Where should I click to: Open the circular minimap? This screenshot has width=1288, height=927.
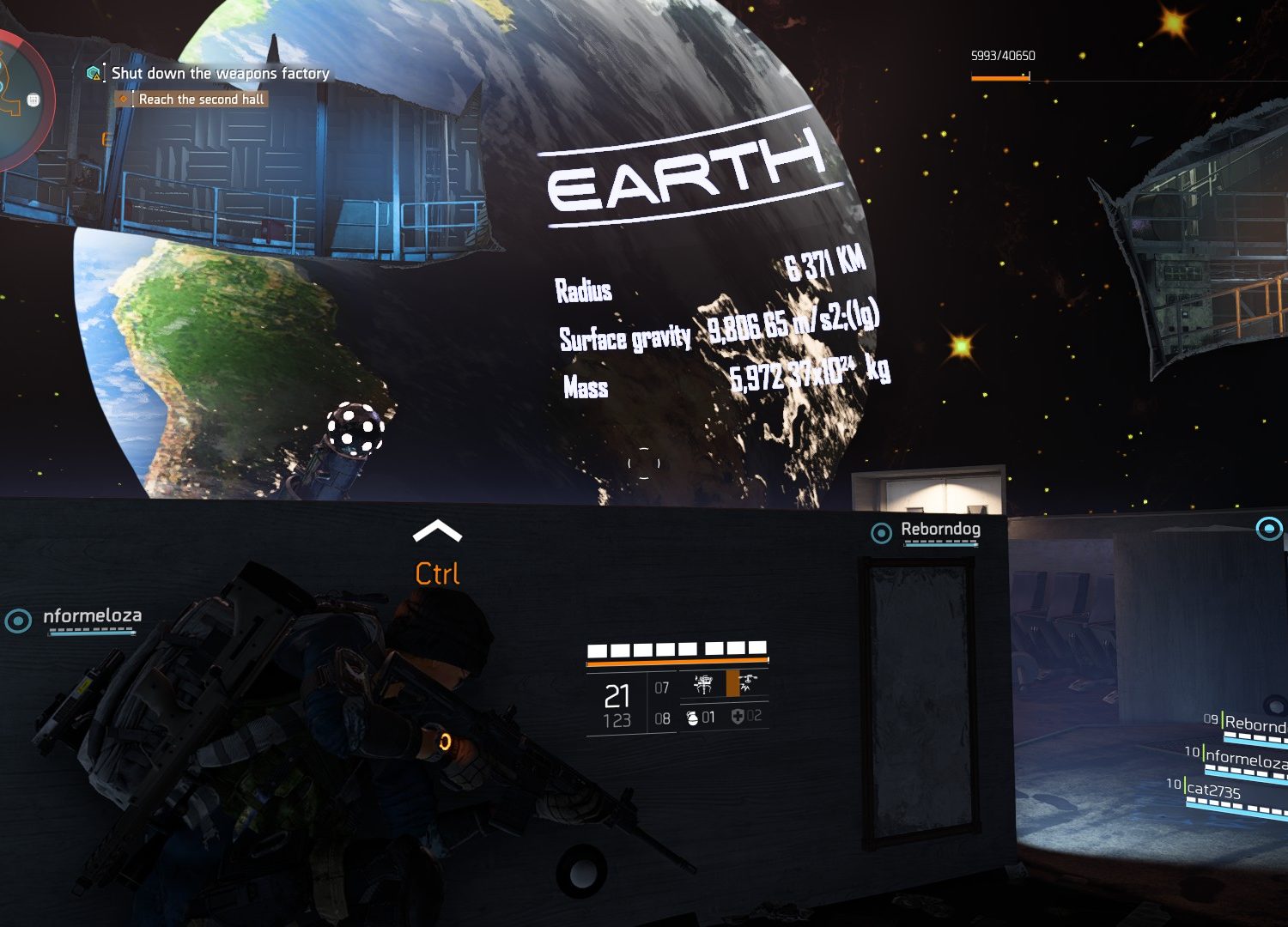(x=17, y=99)
